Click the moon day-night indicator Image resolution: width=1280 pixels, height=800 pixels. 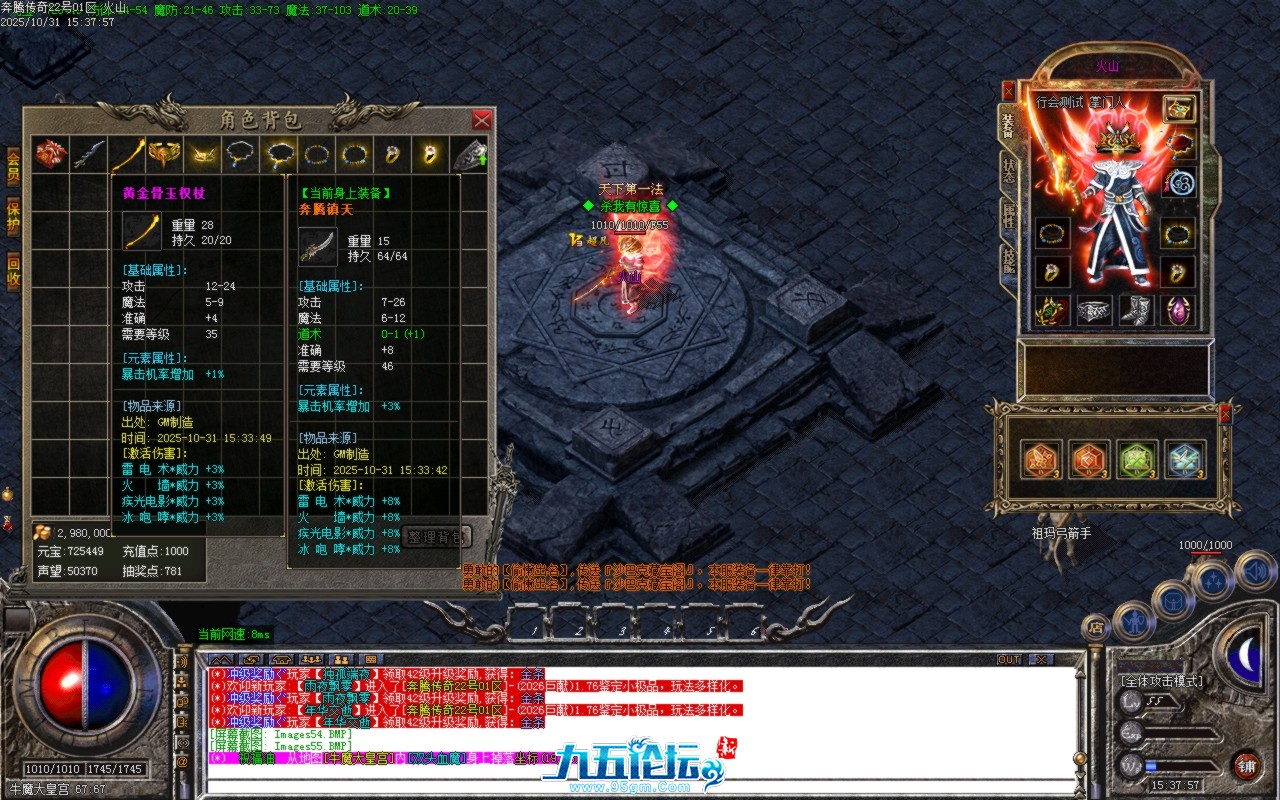coord(1244,655)
